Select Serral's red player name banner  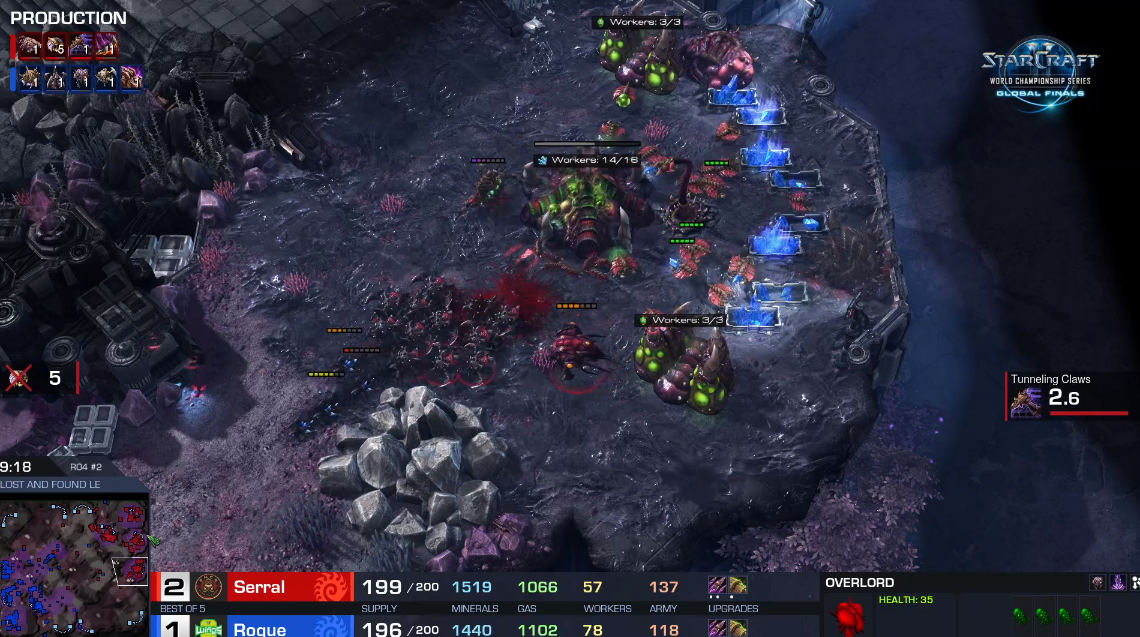point(290,587)
